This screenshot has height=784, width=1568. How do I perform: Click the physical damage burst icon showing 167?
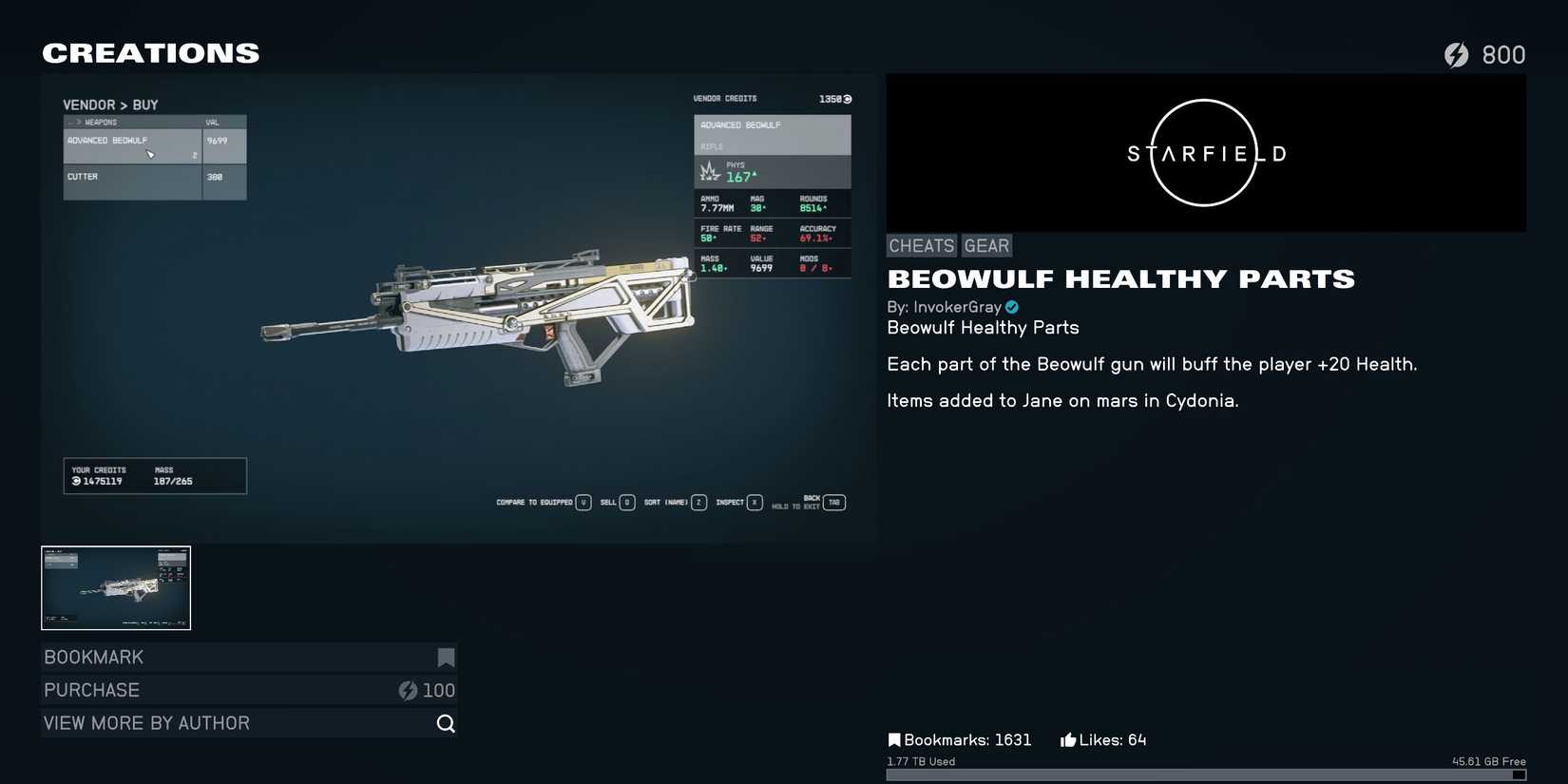tap(709, 170)
